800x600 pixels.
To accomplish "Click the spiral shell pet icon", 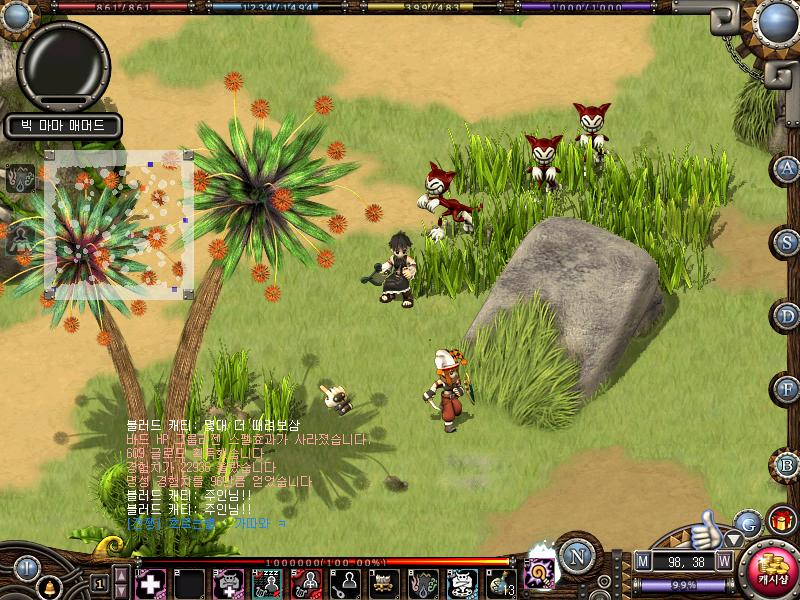I will pyautogui.click(x=540, y=575).
